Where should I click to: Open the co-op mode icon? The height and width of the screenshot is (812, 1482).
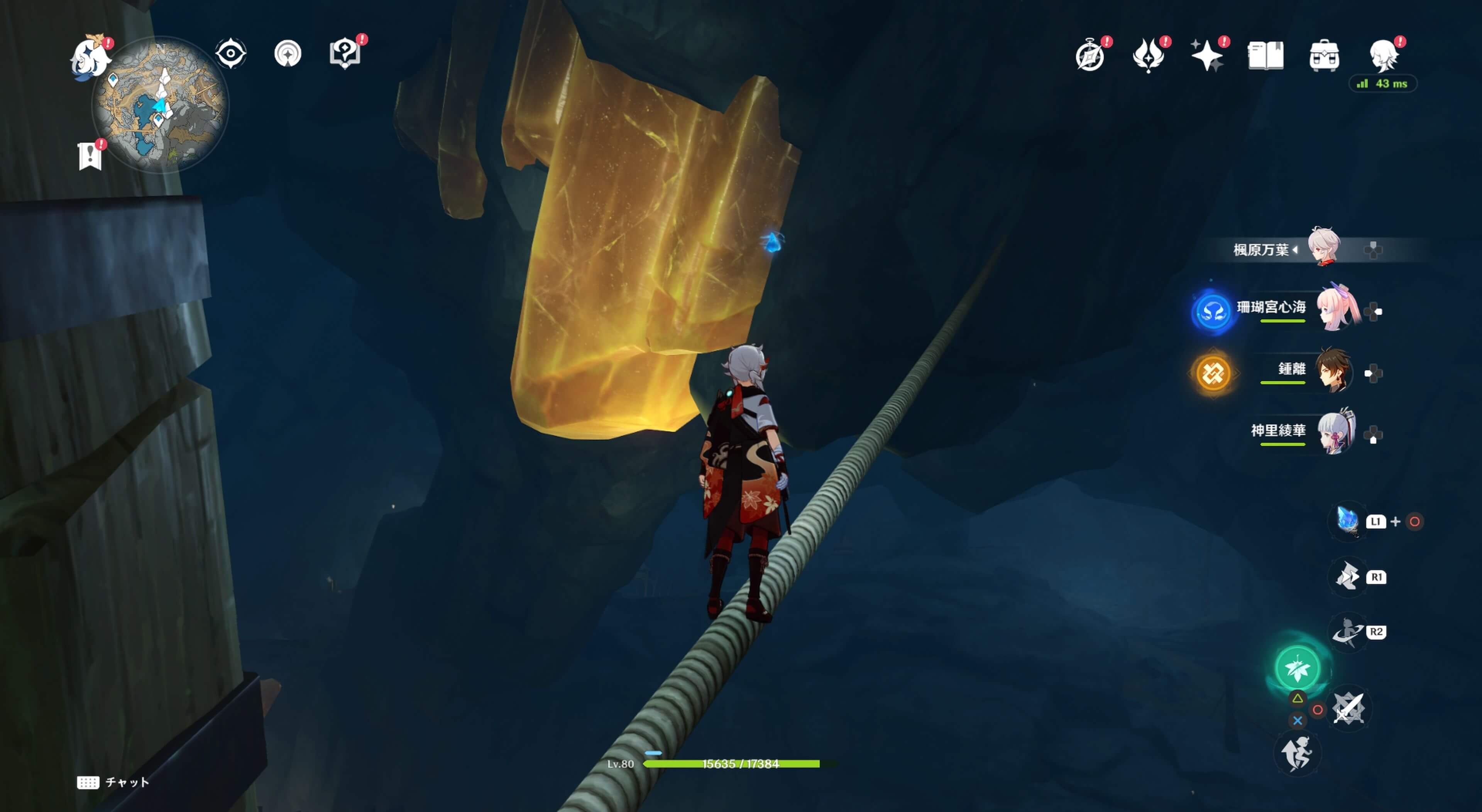pos(288,54)
